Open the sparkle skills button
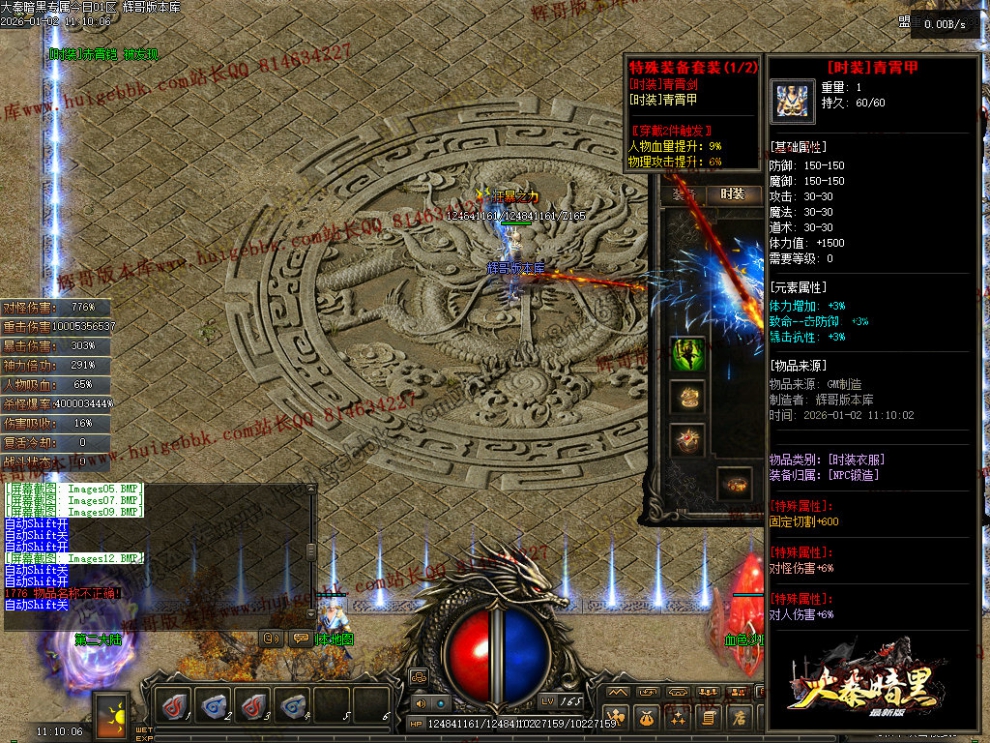This screenshot has width=990, height=743. (678, 717)
